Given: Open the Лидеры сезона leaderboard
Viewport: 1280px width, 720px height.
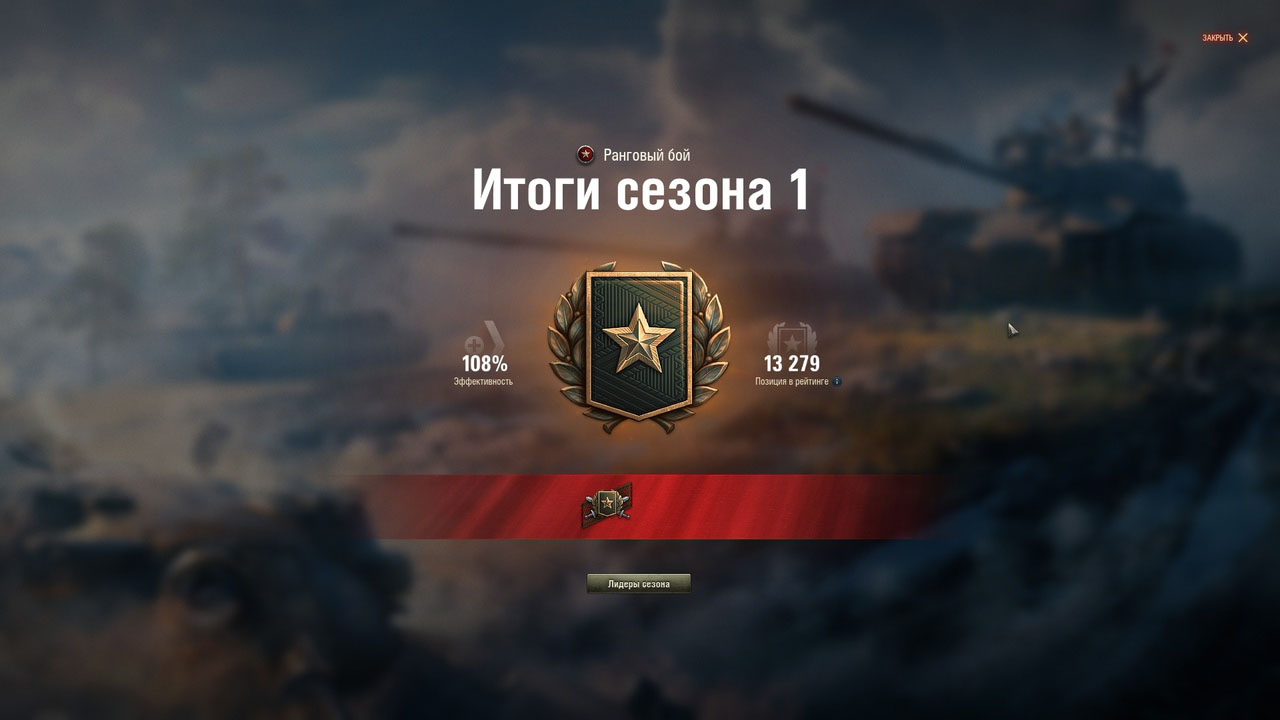Looking at the screenshot, I should click(638, 584).
